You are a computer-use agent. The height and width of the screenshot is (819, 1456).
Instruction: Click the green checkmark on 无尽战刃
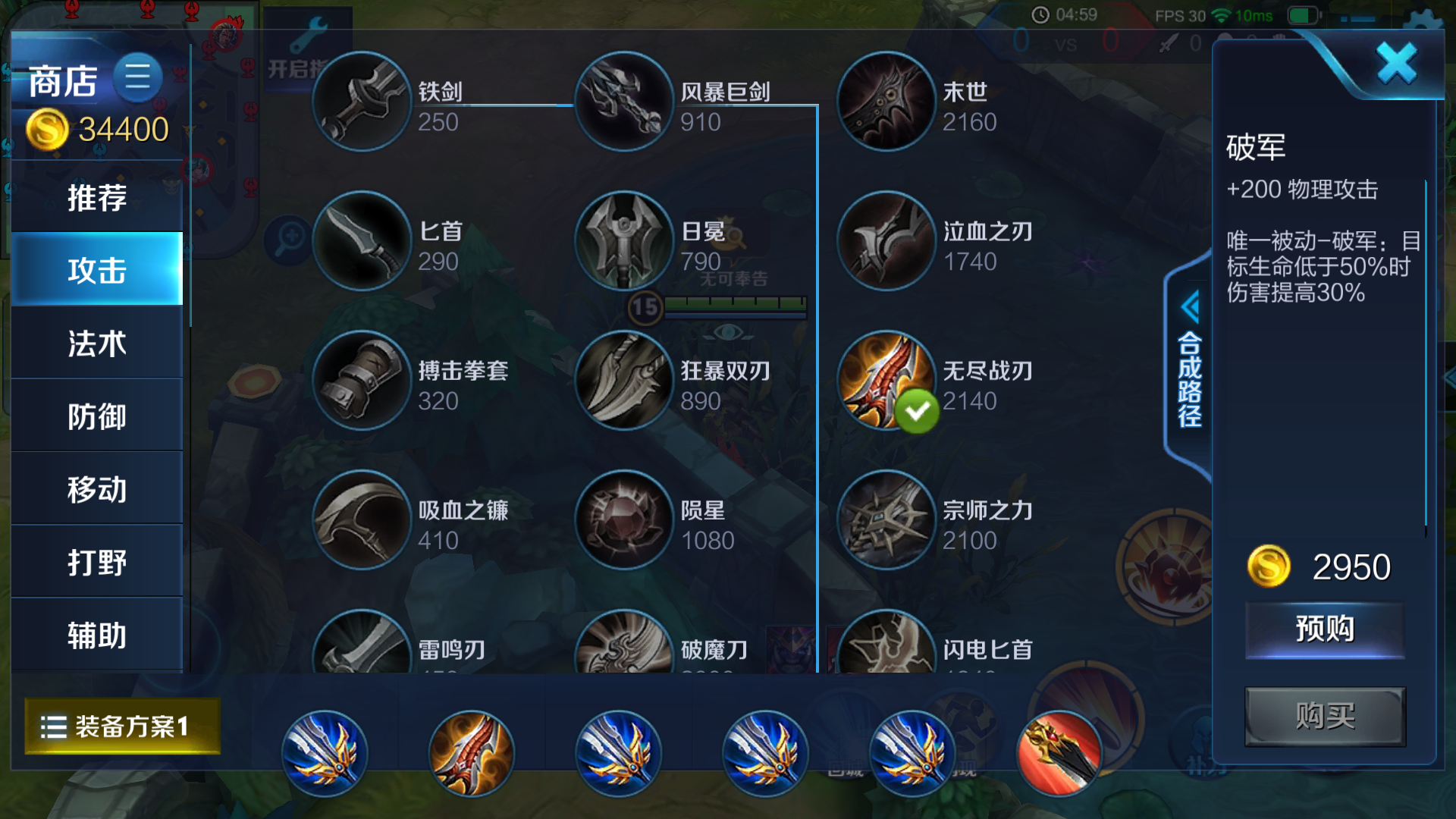919,412
